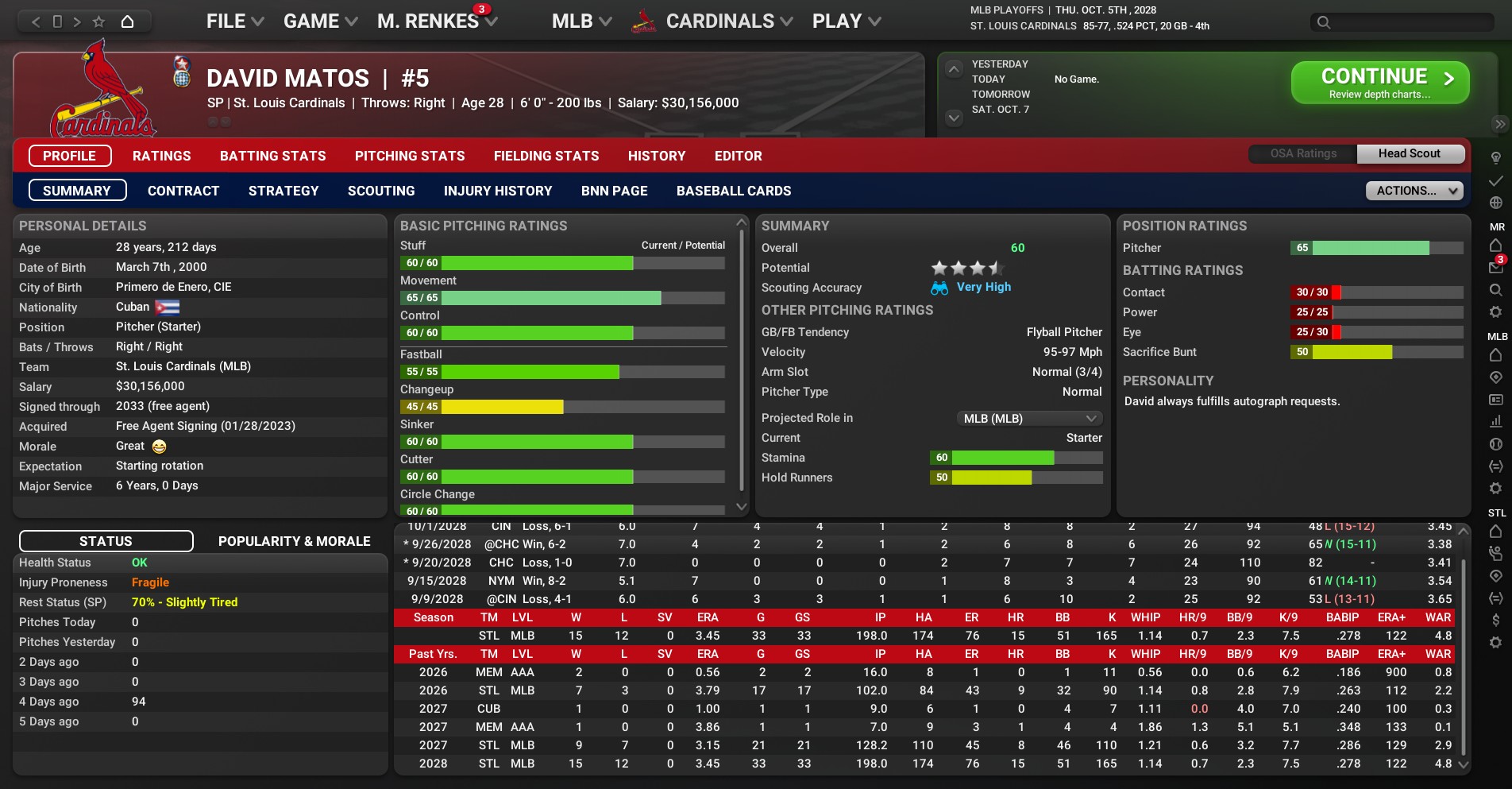Image resolution: width=1512 pixels, height=789 pixels.
Task: Switch to the RATINGS tab
Action: point(161,156)
